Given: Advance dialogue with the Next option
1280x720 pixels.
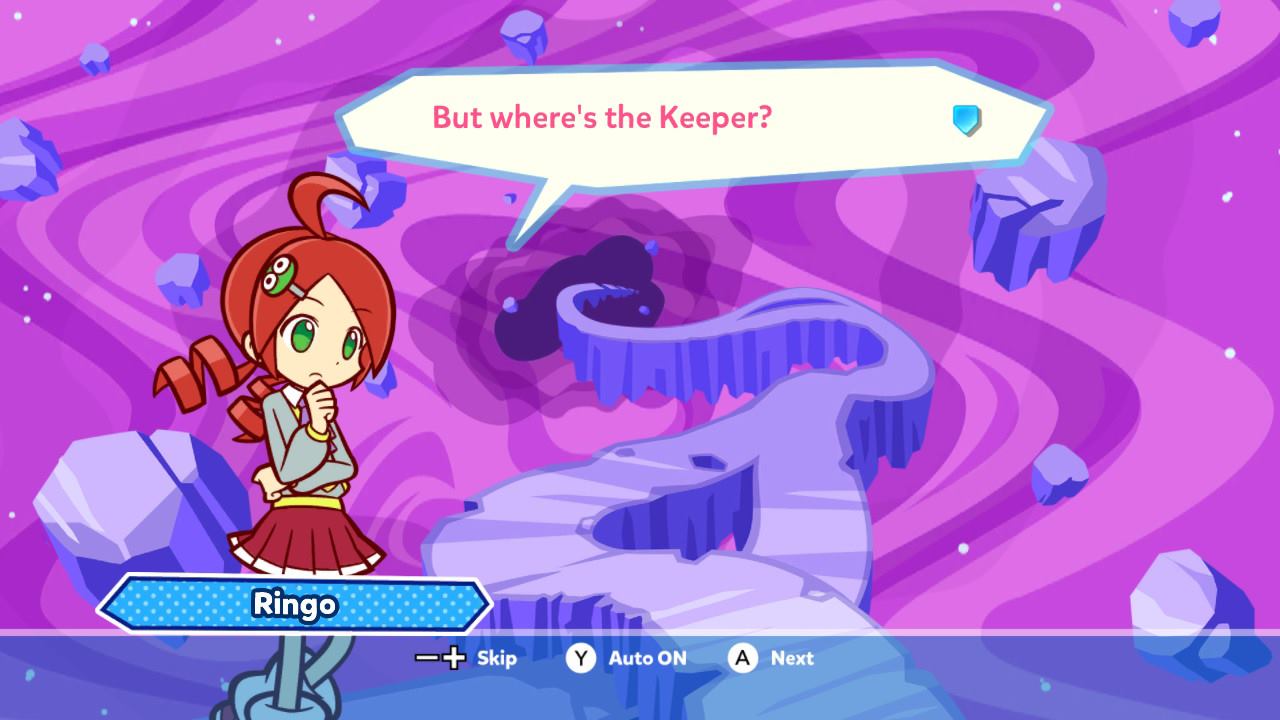Looking at the screenshot, I should [771, 658].
